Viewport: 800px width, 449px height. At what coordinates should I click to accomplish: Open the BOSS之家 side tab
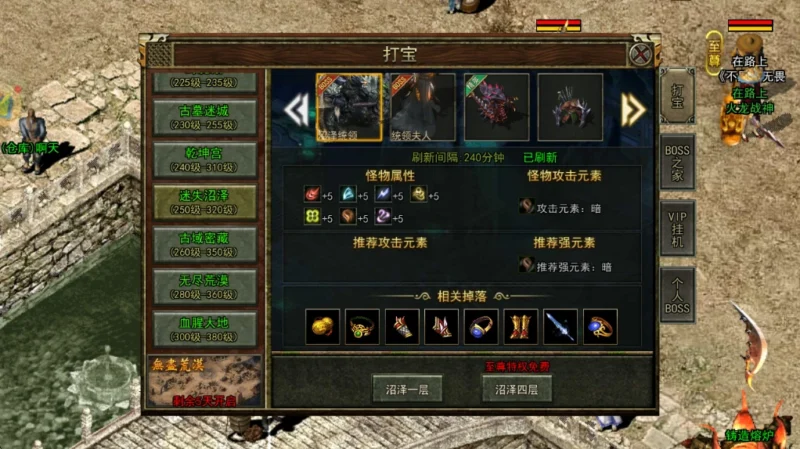point(677,162)
